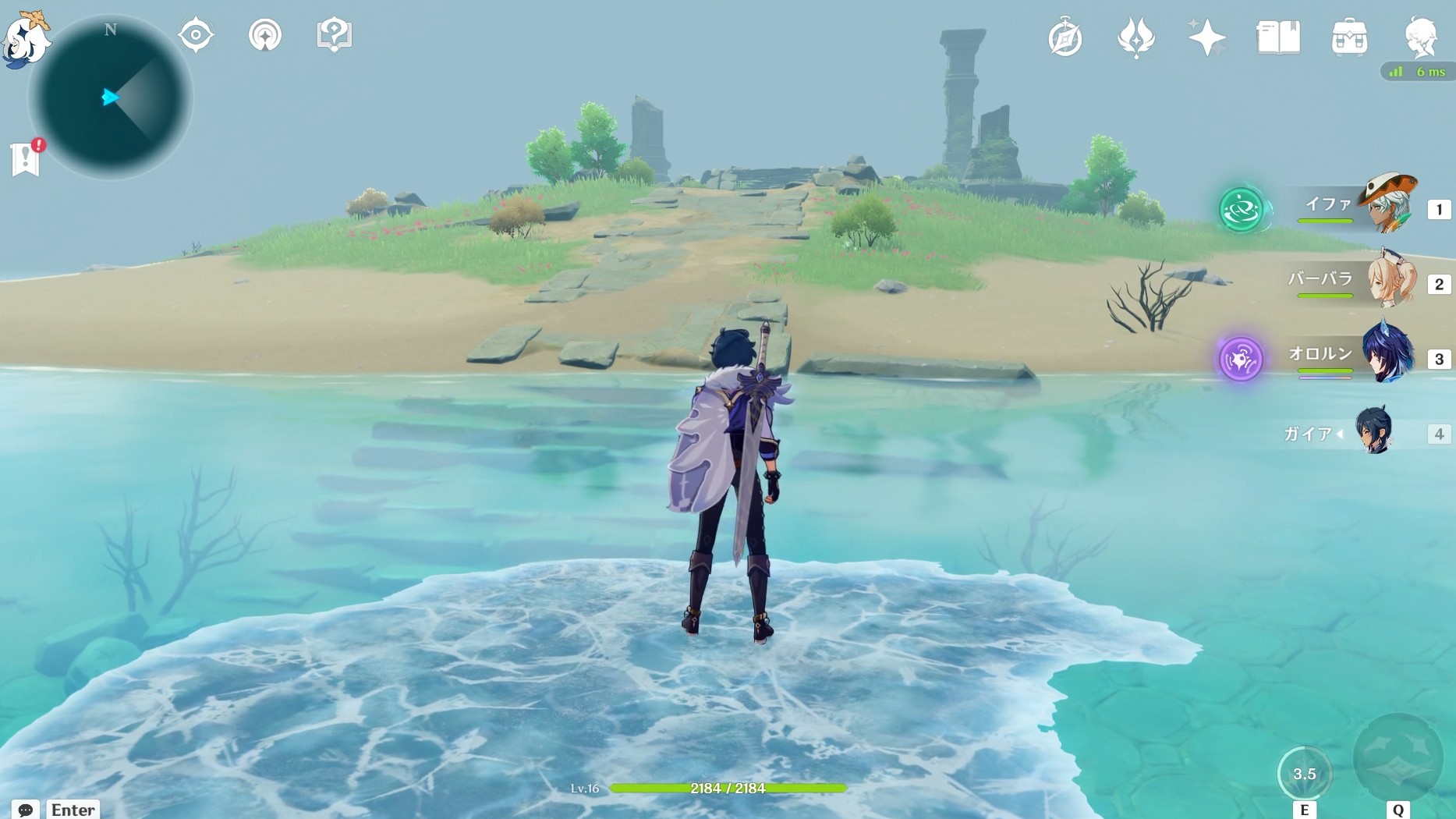Open chat using the Enter button

point(72,809)
